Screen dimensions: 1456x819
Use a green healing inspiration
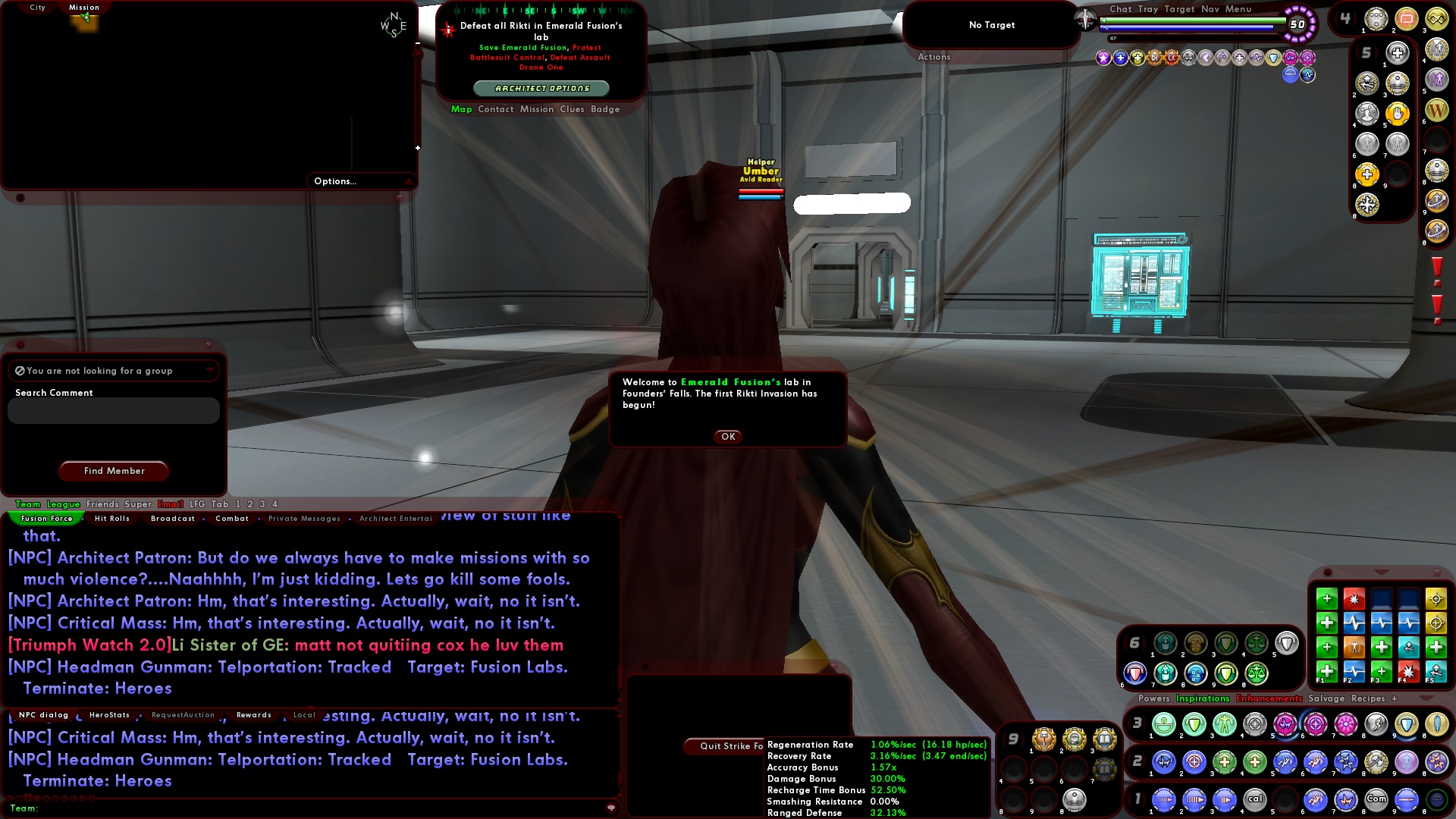1326,671
